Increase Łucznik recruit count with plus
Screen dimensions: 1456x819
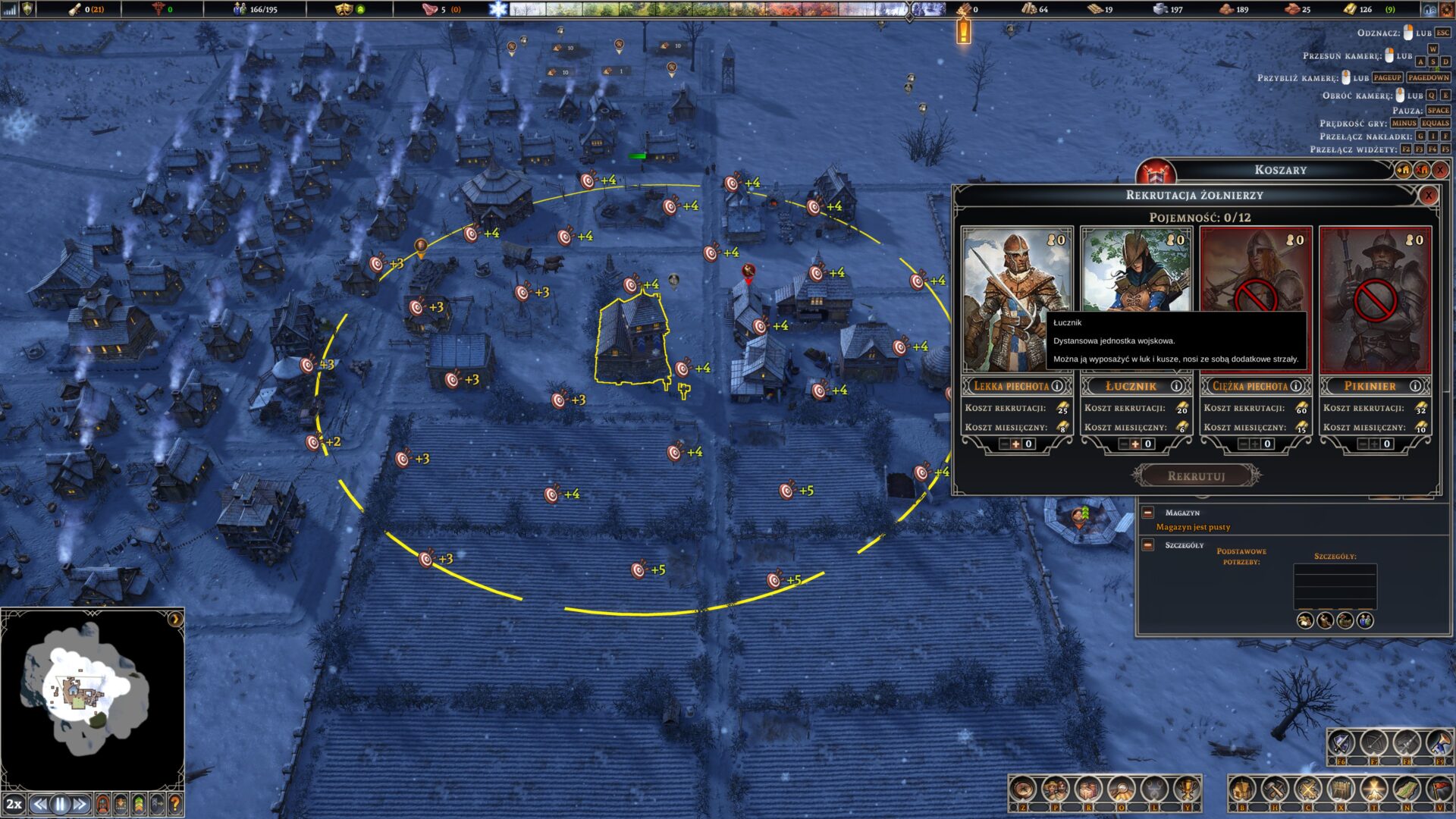click(1135, 444)
